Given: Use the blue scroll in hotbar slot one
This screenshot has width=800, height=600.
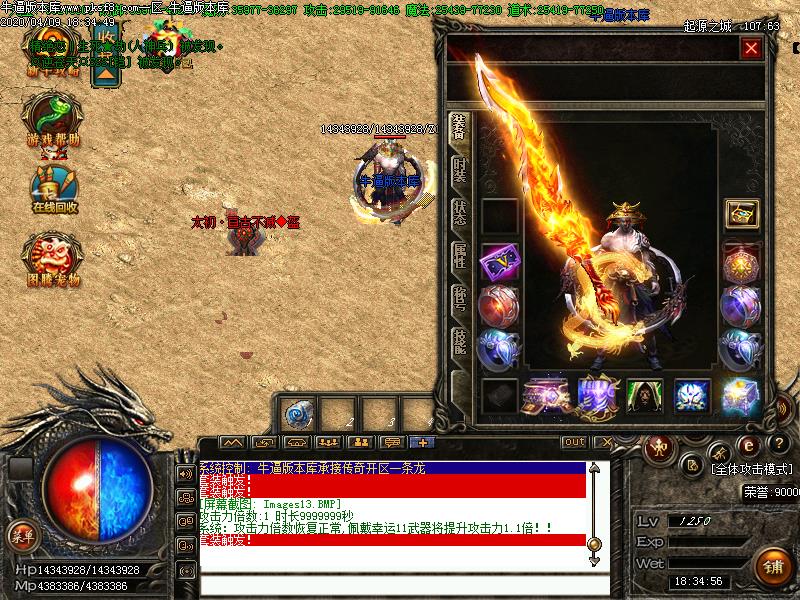Looking at the screenshot, I should (x=299, y=412).
